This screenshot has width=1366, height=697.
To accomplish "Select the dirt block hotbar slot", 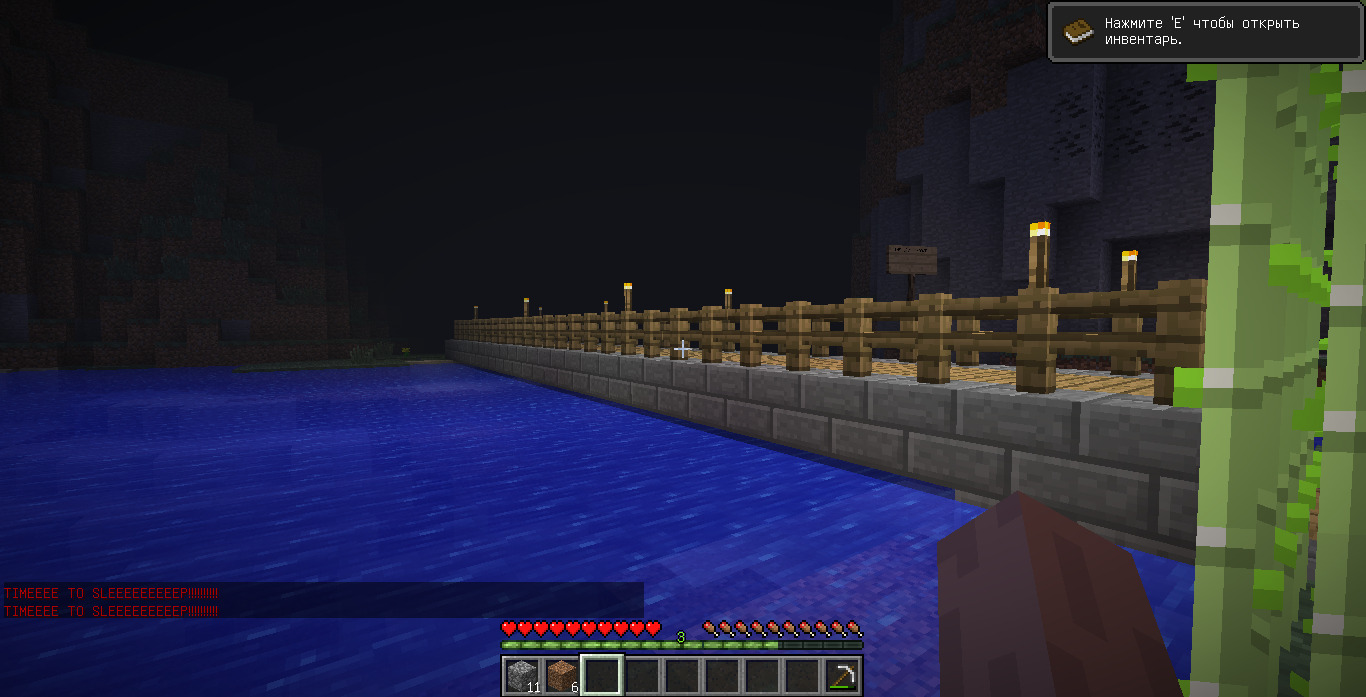I will tap(561, 676).
